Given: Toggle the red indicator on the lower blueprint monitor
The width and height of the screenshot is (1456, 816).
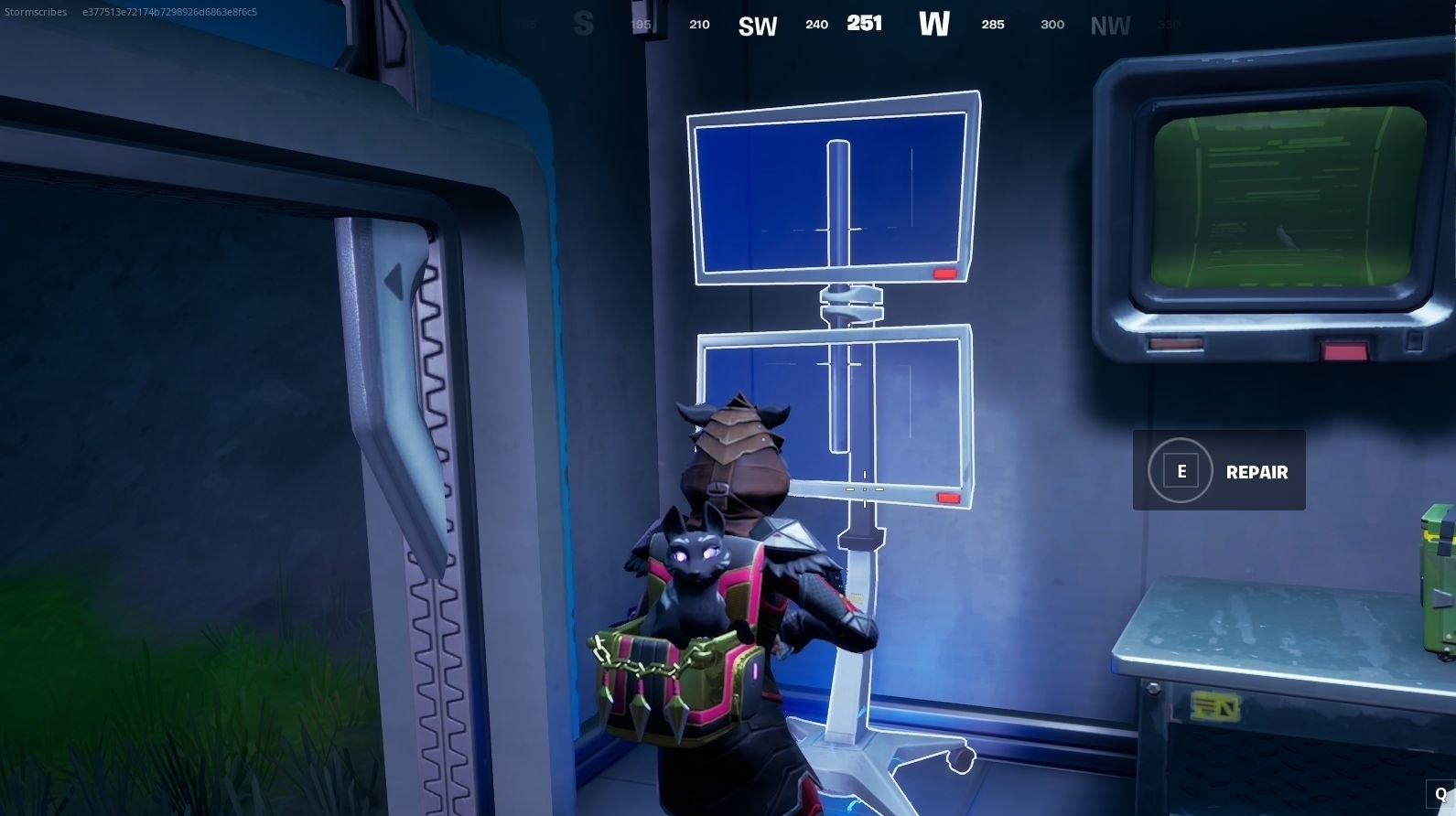Looking at the screenshot, I should click(947, 495).
